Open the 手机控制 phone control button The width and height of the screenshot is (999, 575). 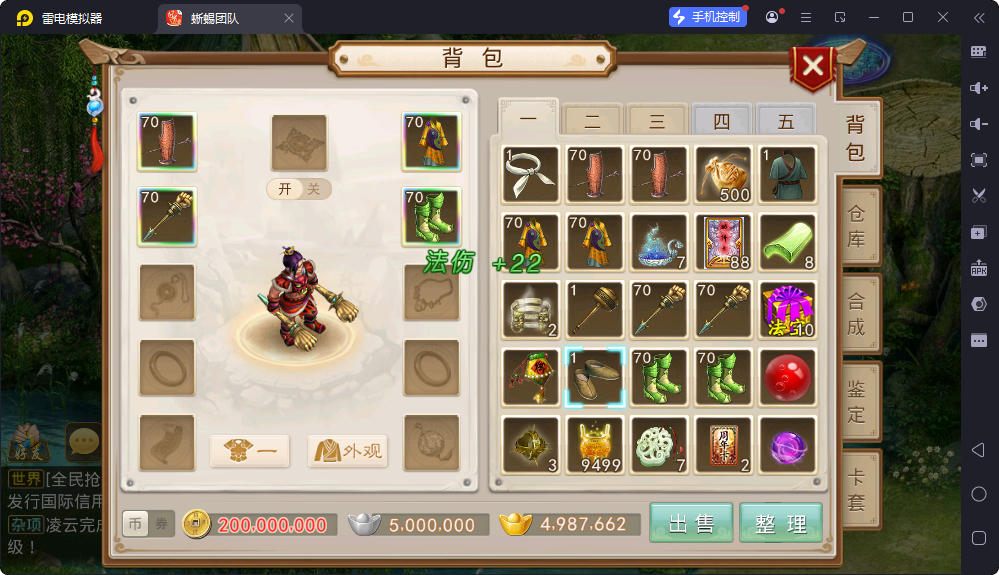(x=708, y=17)
